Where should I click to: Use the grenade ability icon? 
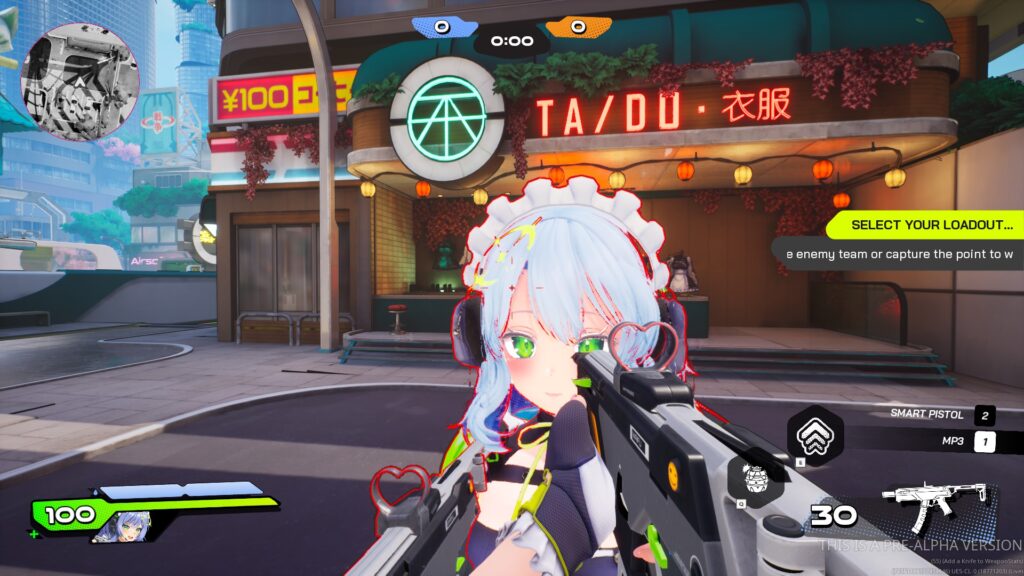pos(753,476)
